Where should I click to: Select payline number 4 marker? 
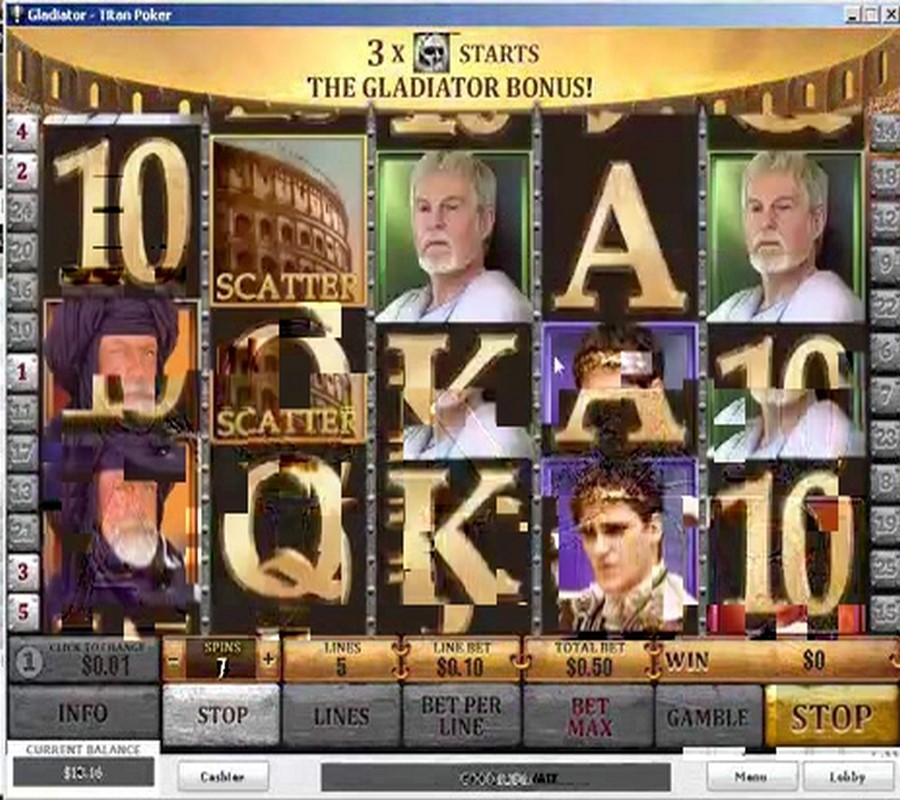pyautogui.click(x=22, y=130)
